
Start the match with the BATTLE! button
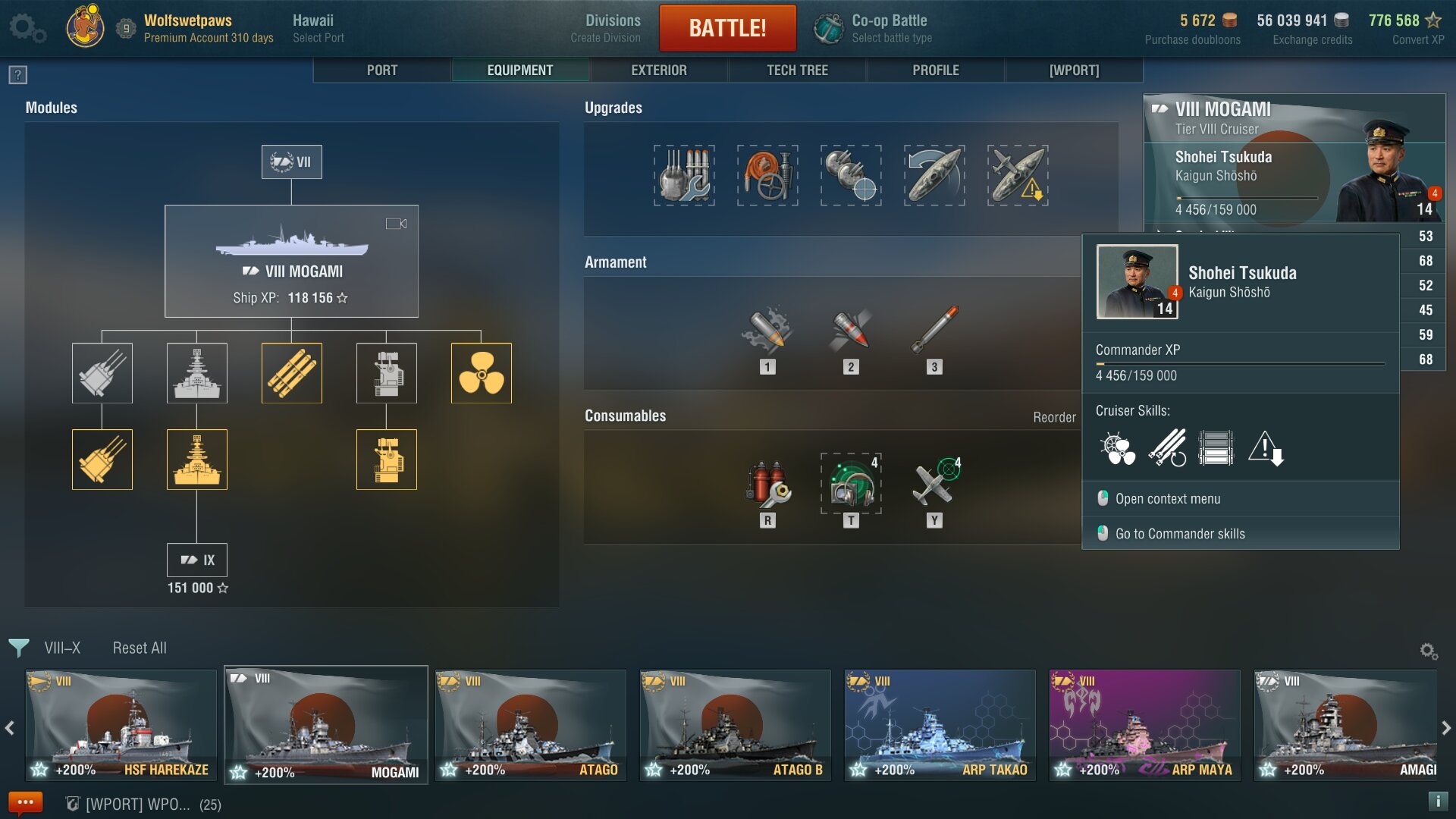click(x=727, y=28)
